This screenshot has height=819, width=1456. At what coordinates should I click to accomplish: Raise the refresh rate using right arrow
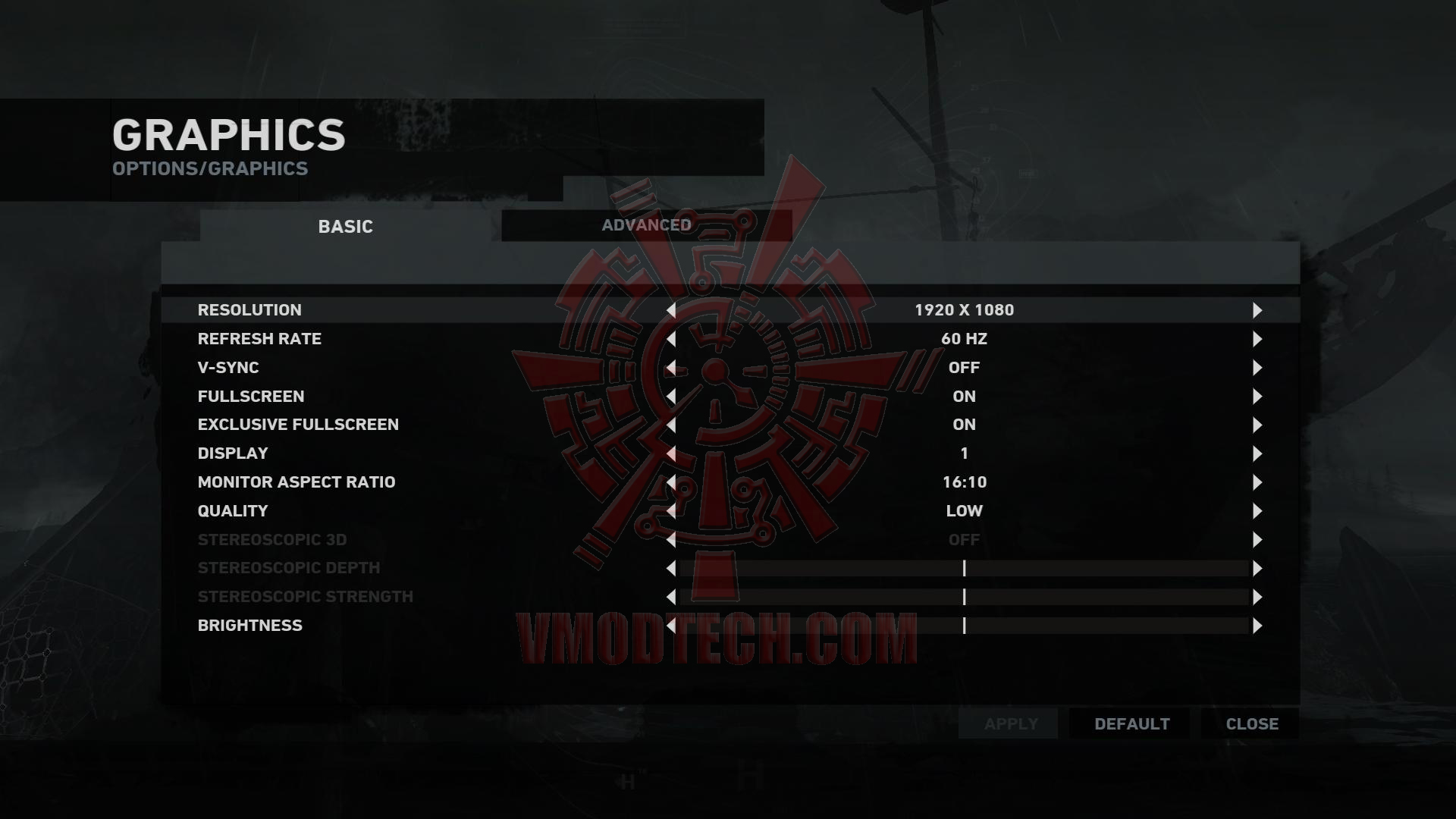[1257, 339]
